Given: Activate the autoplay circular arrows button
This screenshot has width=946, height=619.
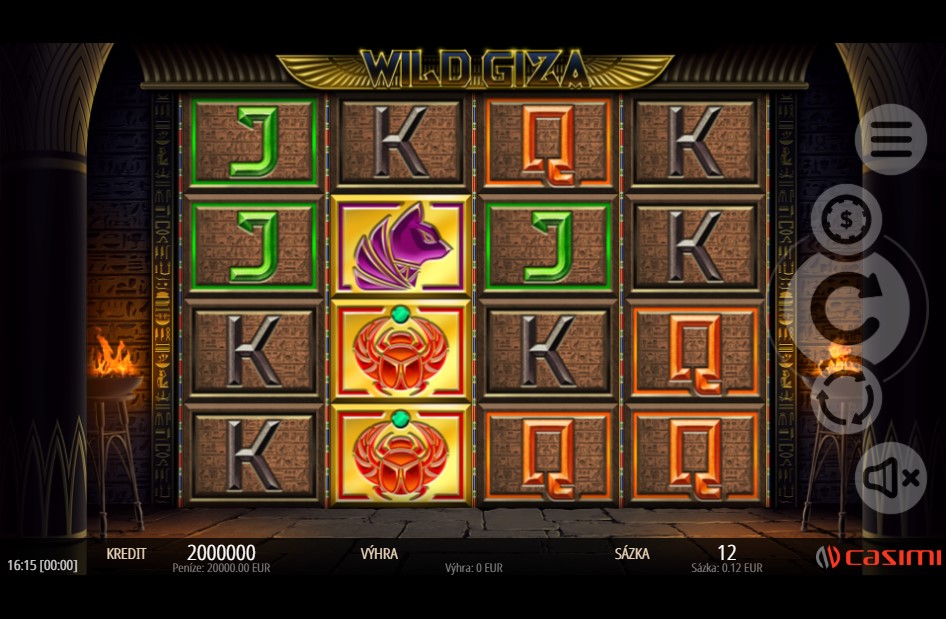Looking at the screenshot, I should click(845, 398).
